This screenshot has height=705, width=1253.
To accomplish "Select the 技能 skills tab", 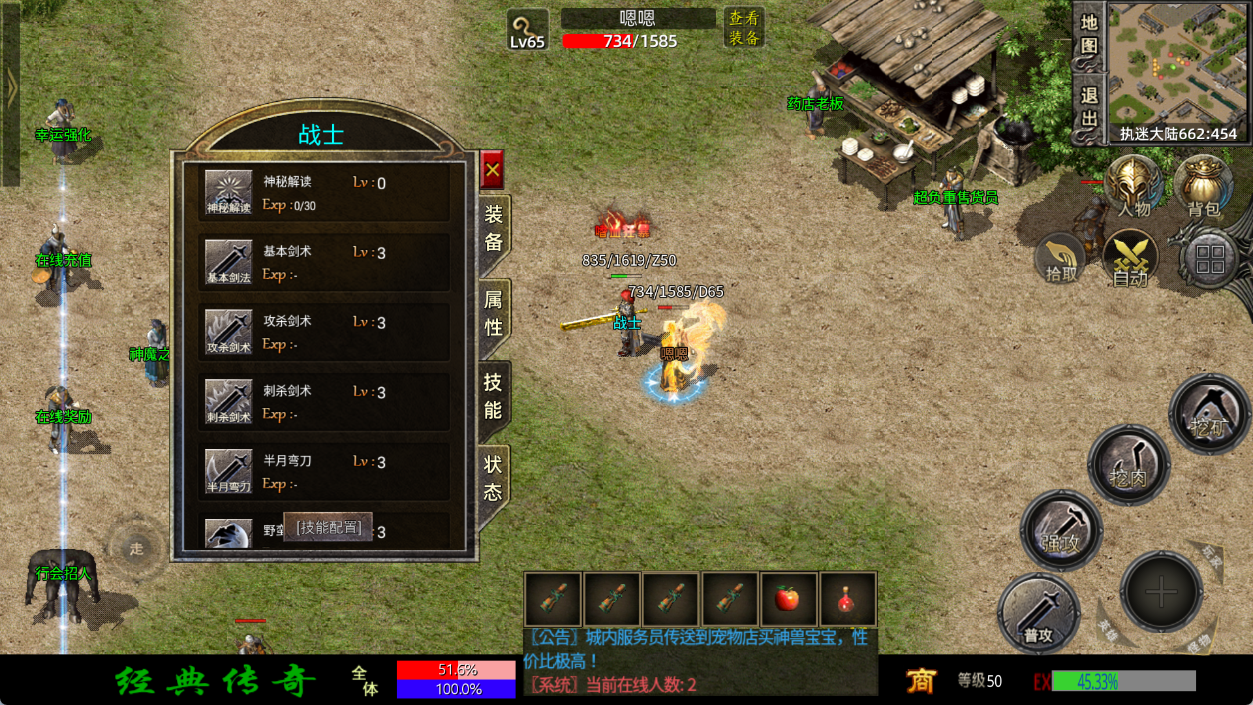I will point(493,396).
